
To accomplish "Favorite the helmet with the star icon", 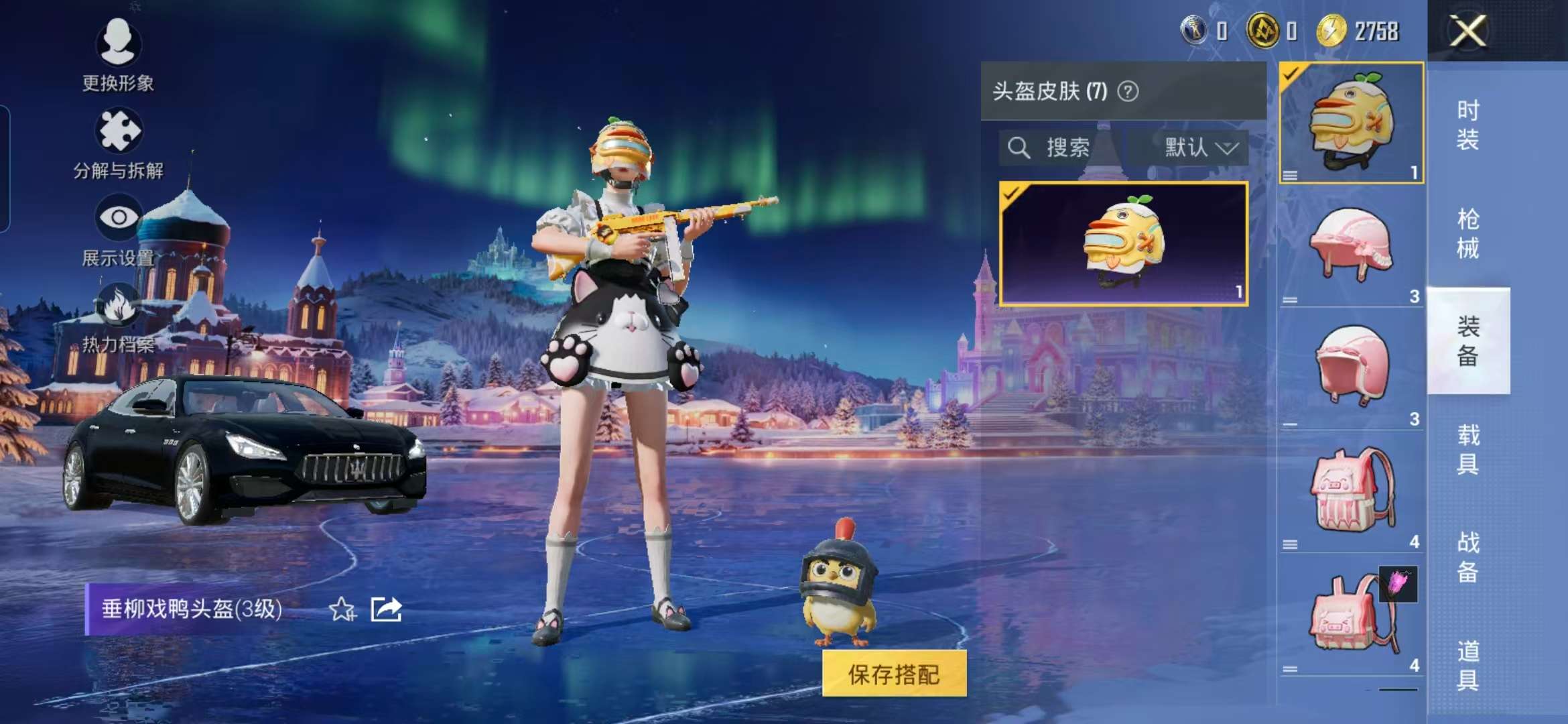I will pyautogui.click(x=342, y=609).
